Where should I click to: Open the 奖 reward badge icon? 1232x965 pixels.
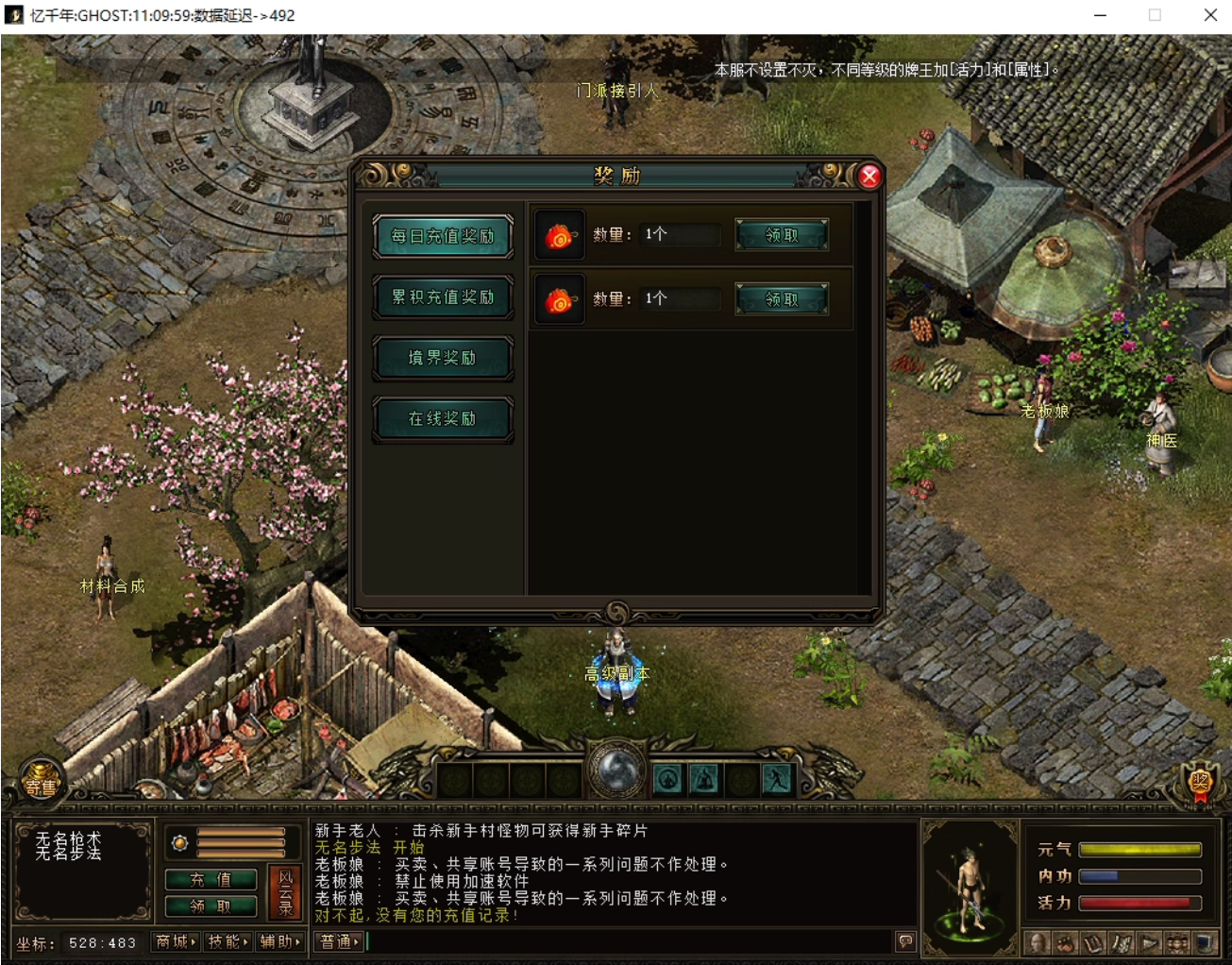(x=1199, y=783)
